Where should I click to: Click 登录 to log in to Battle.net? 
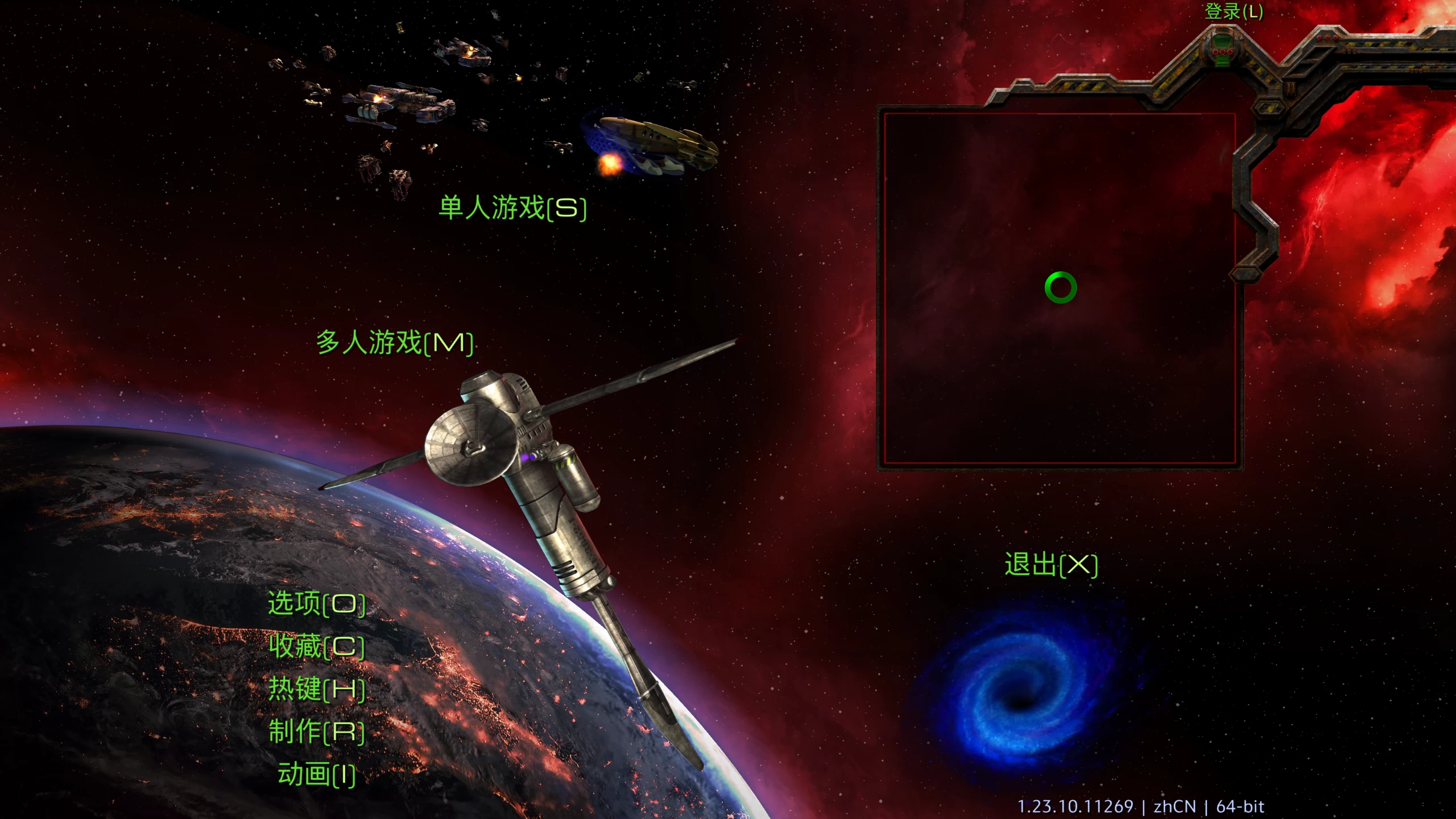point(1234,11)
